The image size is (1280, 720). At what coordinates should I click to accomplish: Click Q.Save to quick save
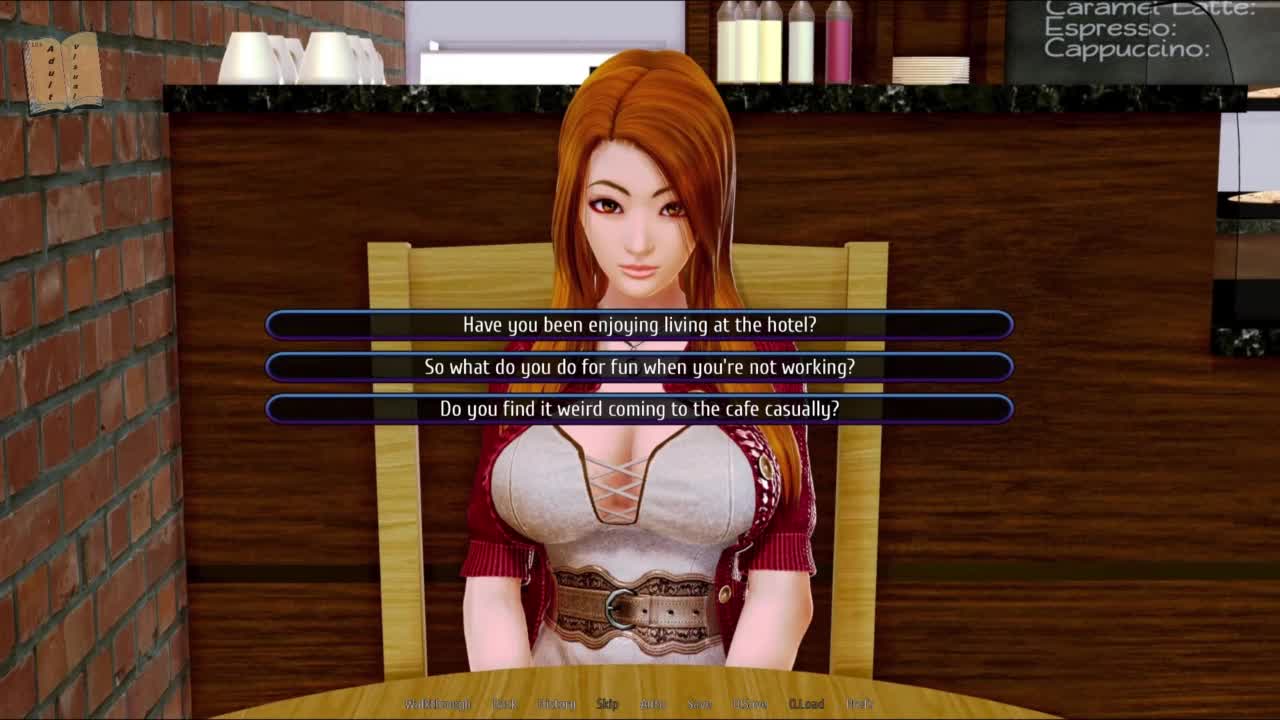coord(749,704)
